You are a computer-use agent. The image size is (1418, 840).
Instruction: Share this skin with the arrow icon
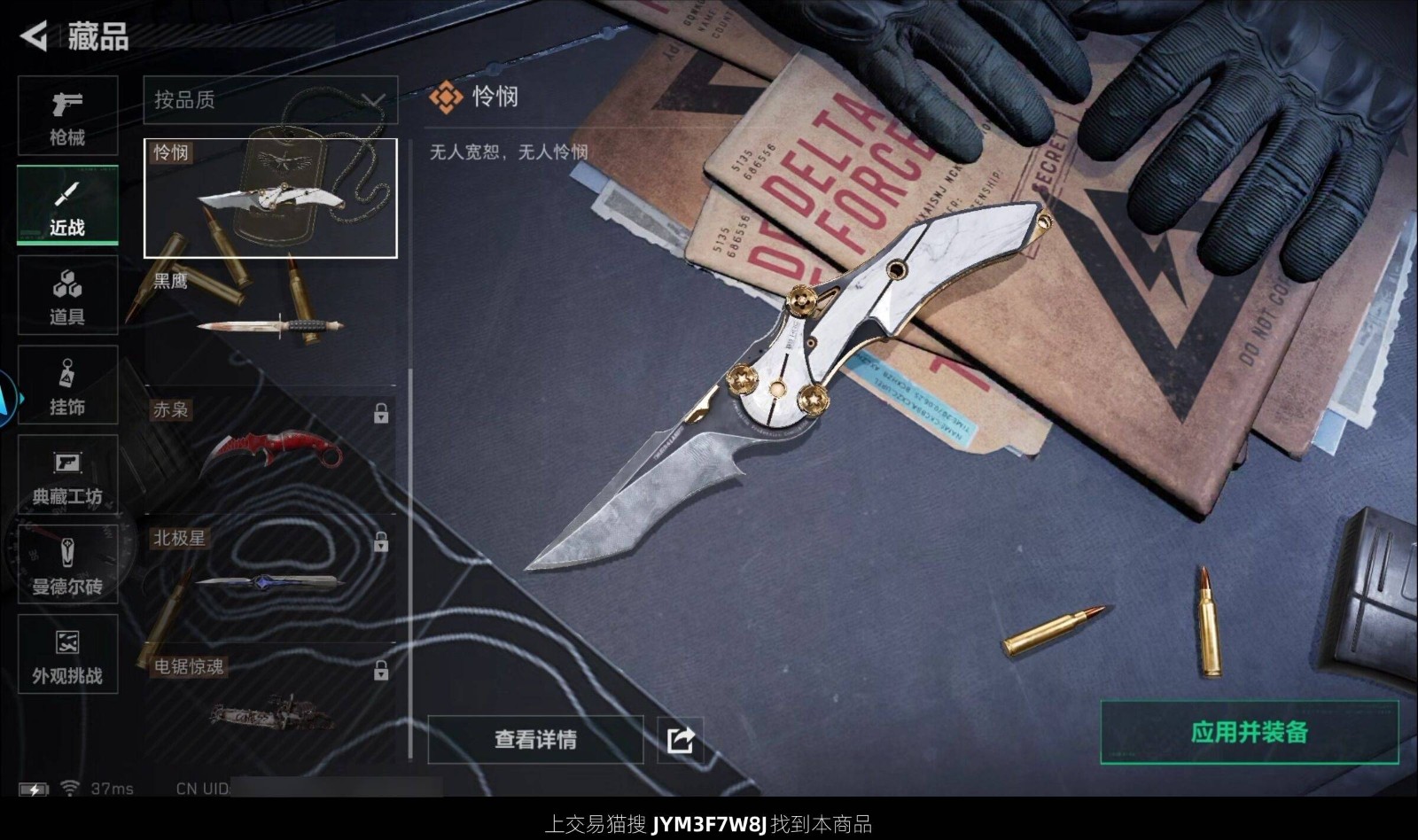point(681,740)
